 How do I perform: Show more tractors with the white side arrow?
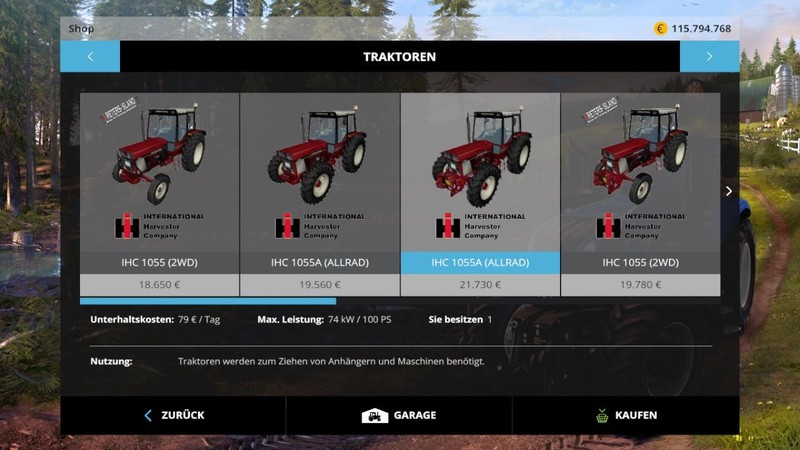(729, 191)
